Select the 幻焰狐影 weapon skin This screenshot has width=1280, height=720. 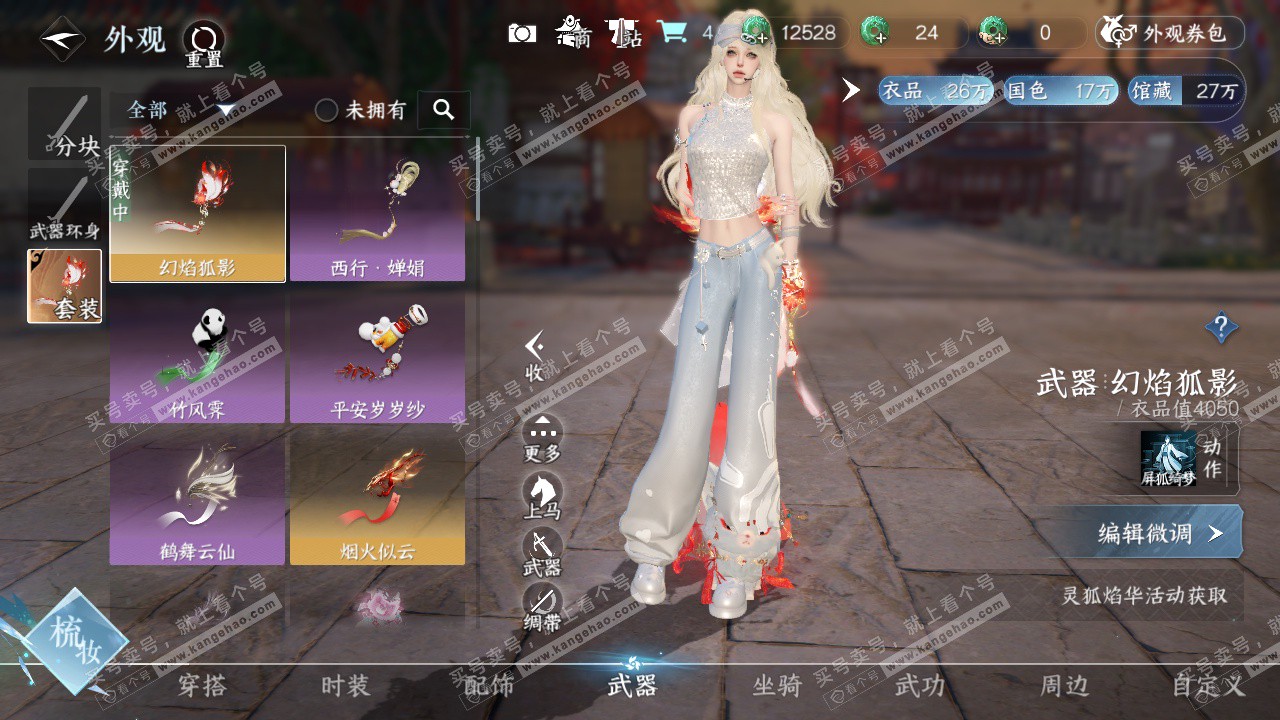click(x=198, y=214)
